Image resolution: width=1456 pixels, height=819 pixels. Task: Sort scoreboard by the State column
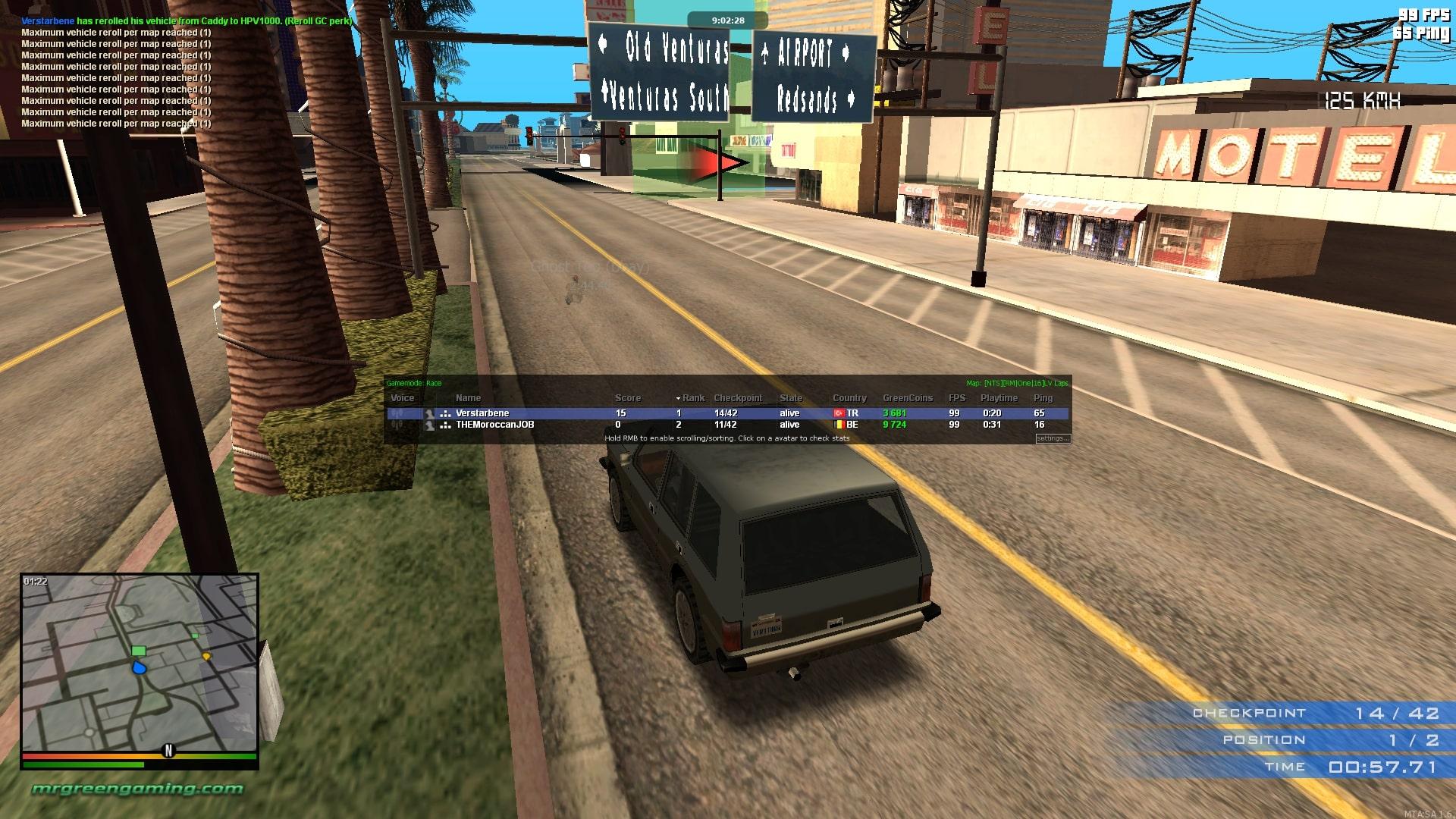pyautogui.click(x=790, y=398)
